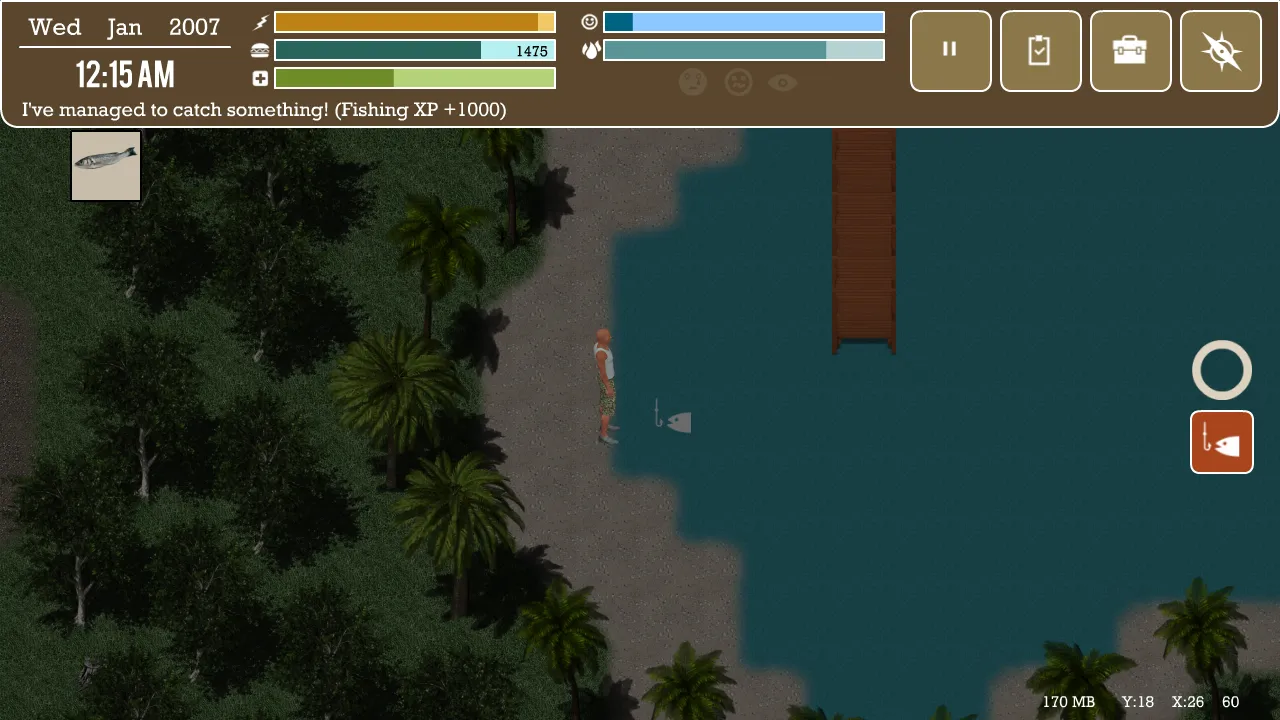This screenshot has width=1280, height=720.
Task: Toggle the eye status effect indicator
Action: coord(783,82)
